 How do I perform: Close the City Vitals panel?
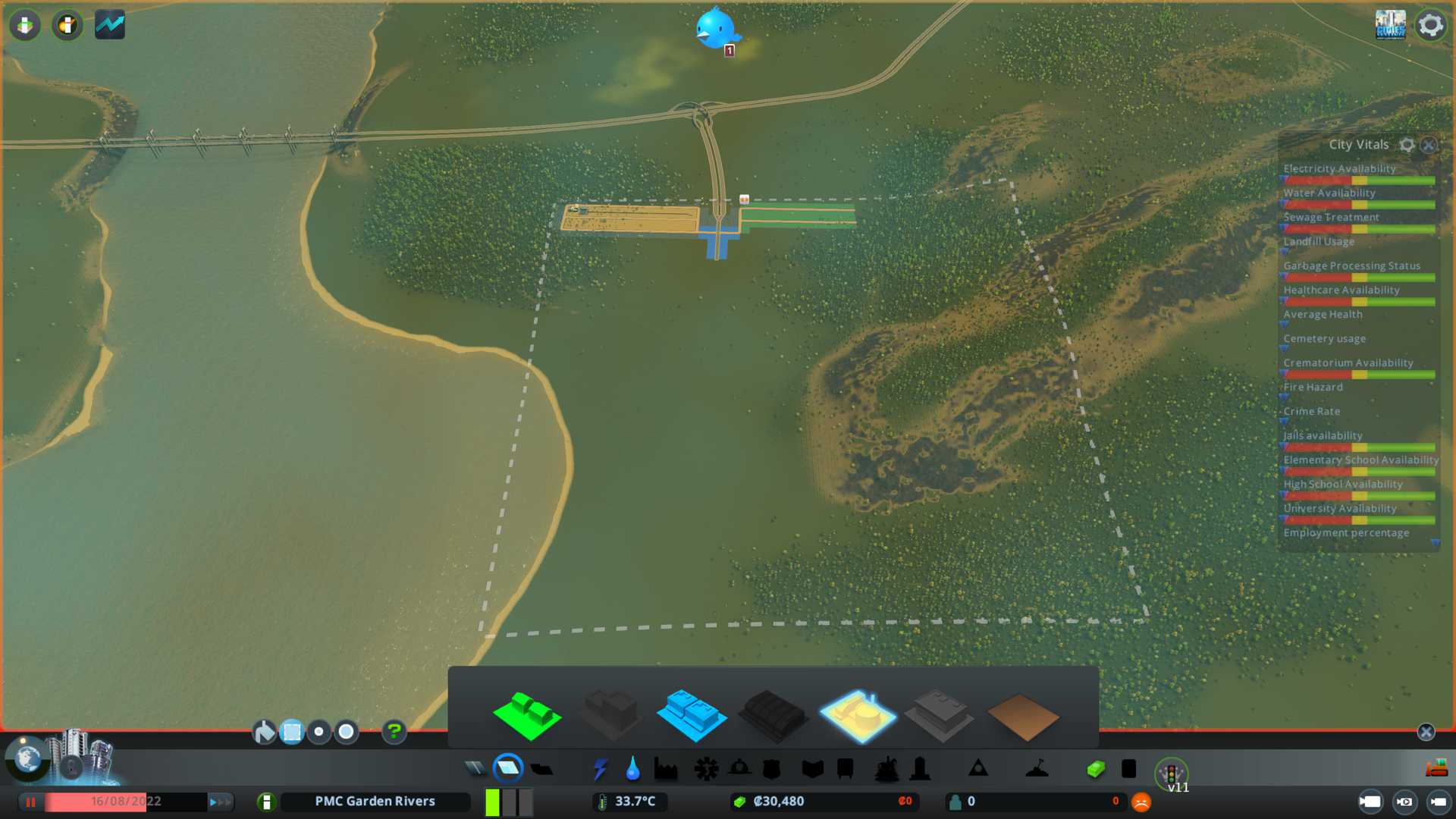coord(1429,145)
